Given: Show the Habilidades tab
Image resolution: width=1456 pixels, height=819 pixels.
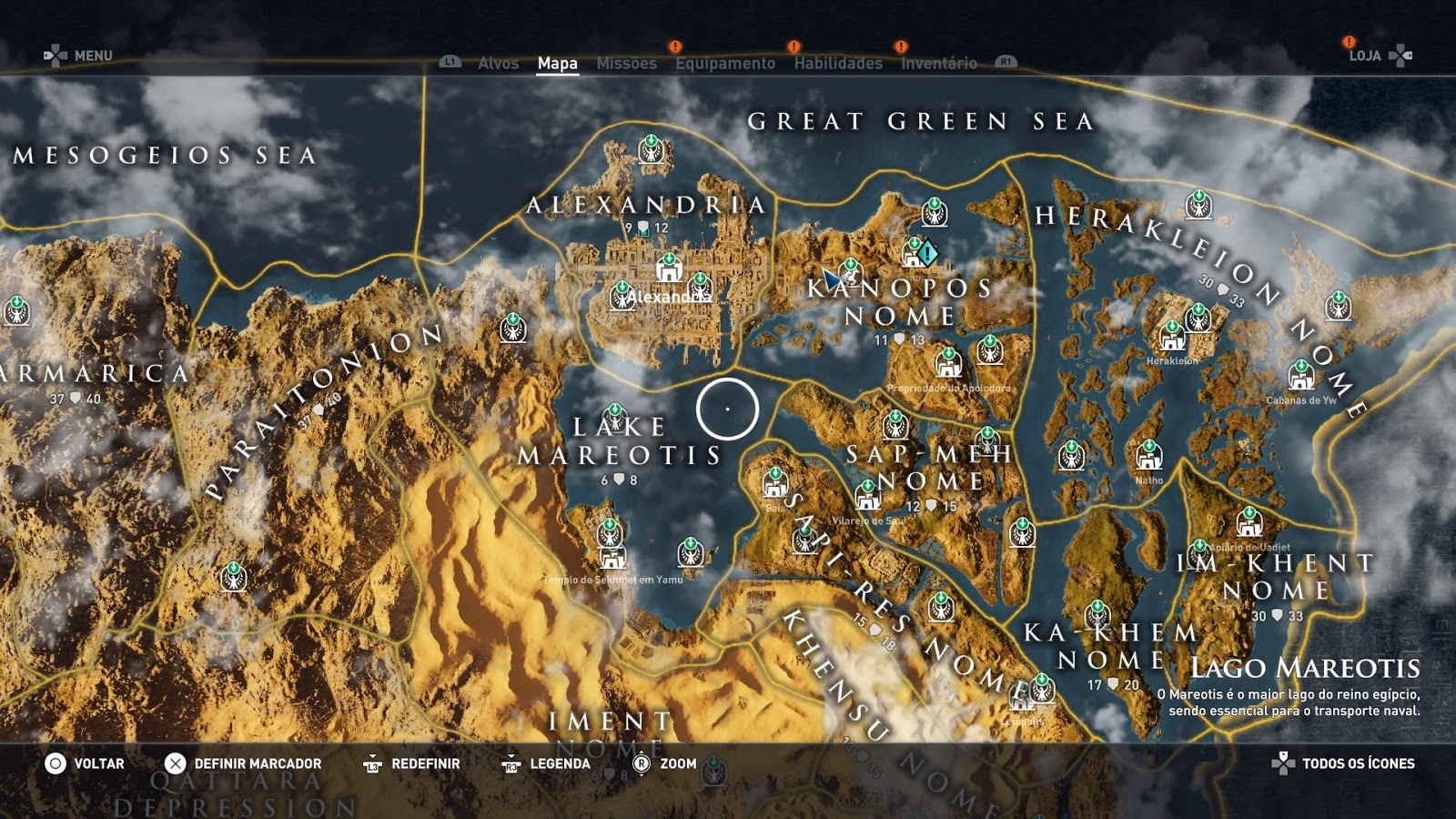Looking at the screenshot, I should [x=837, y=63].
